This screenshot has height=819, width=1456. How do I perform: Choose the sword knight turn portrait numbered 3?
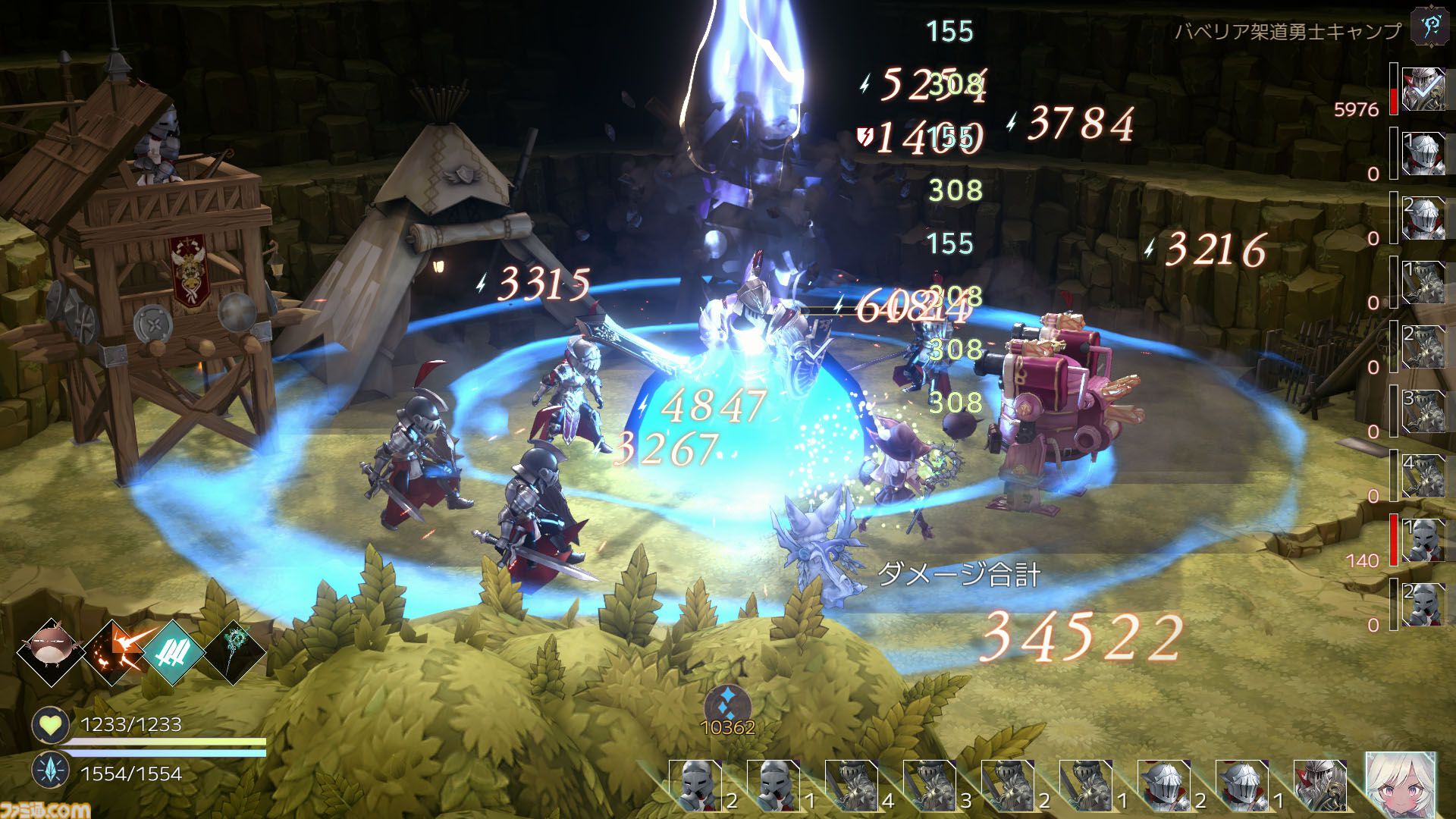tap(930, 786)
